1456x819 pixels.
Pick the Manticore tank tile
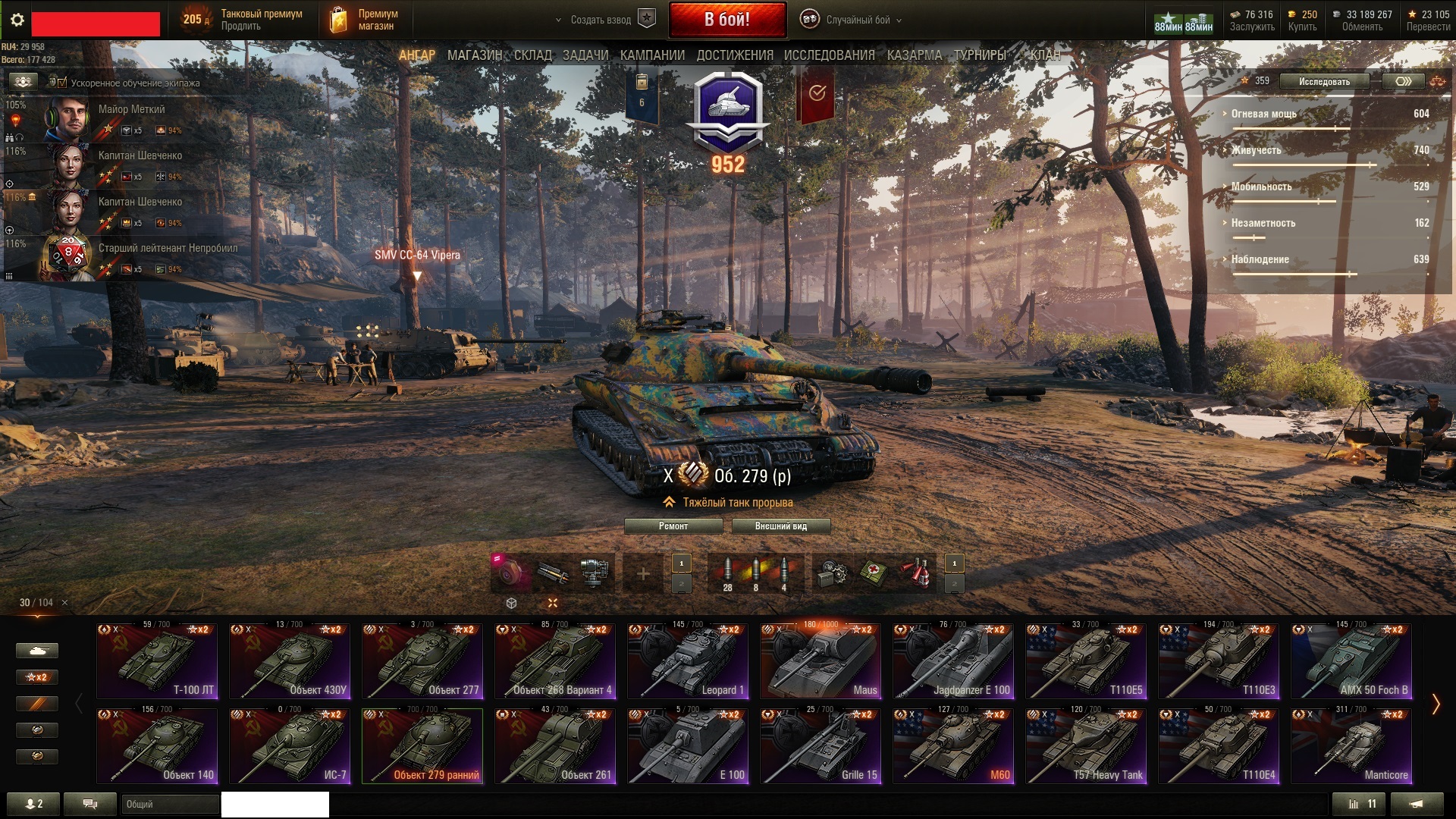coord(1351,745)
